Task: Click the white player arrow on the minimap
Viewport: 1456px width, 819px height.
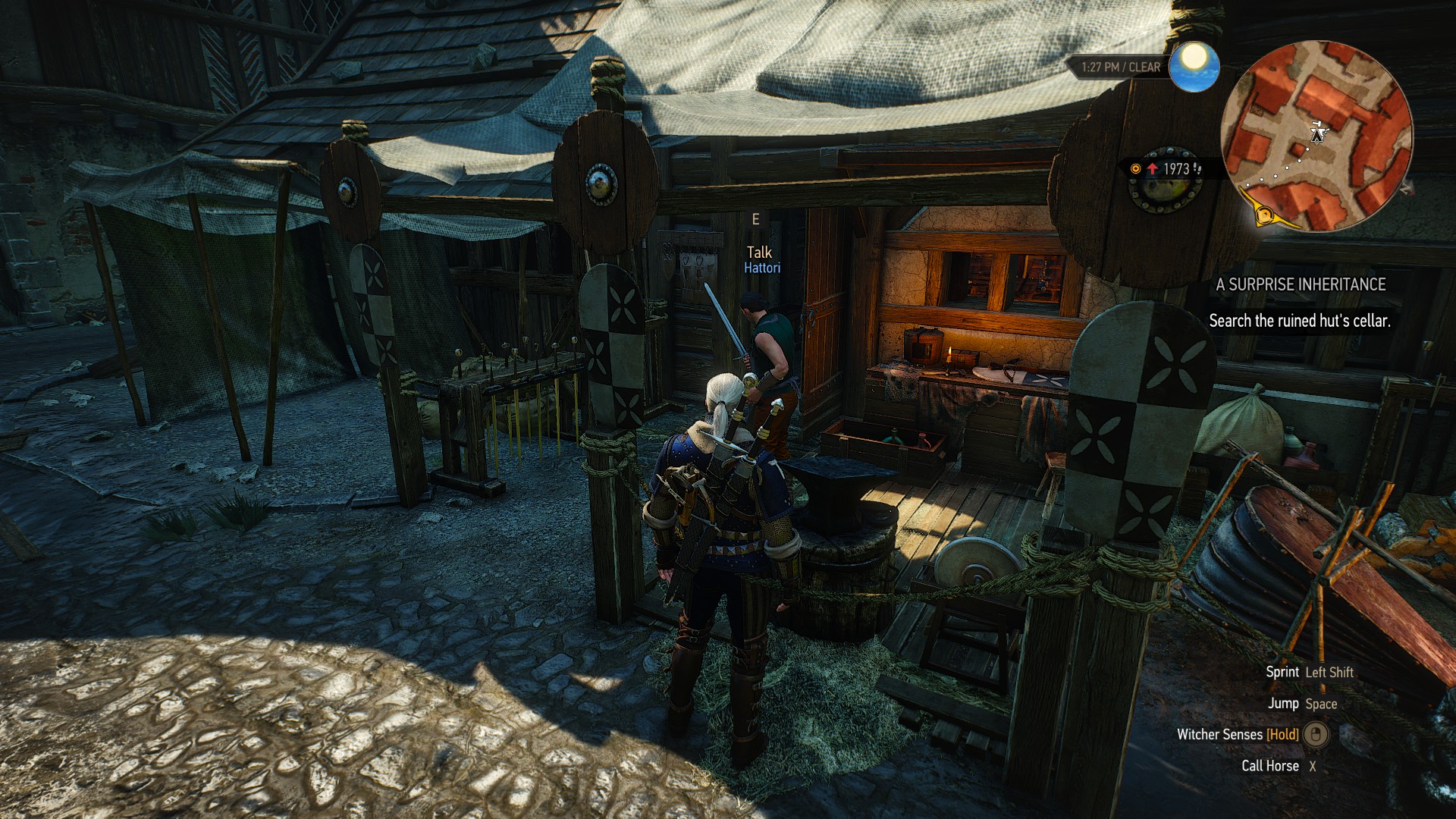Action: pos(1320,133)
